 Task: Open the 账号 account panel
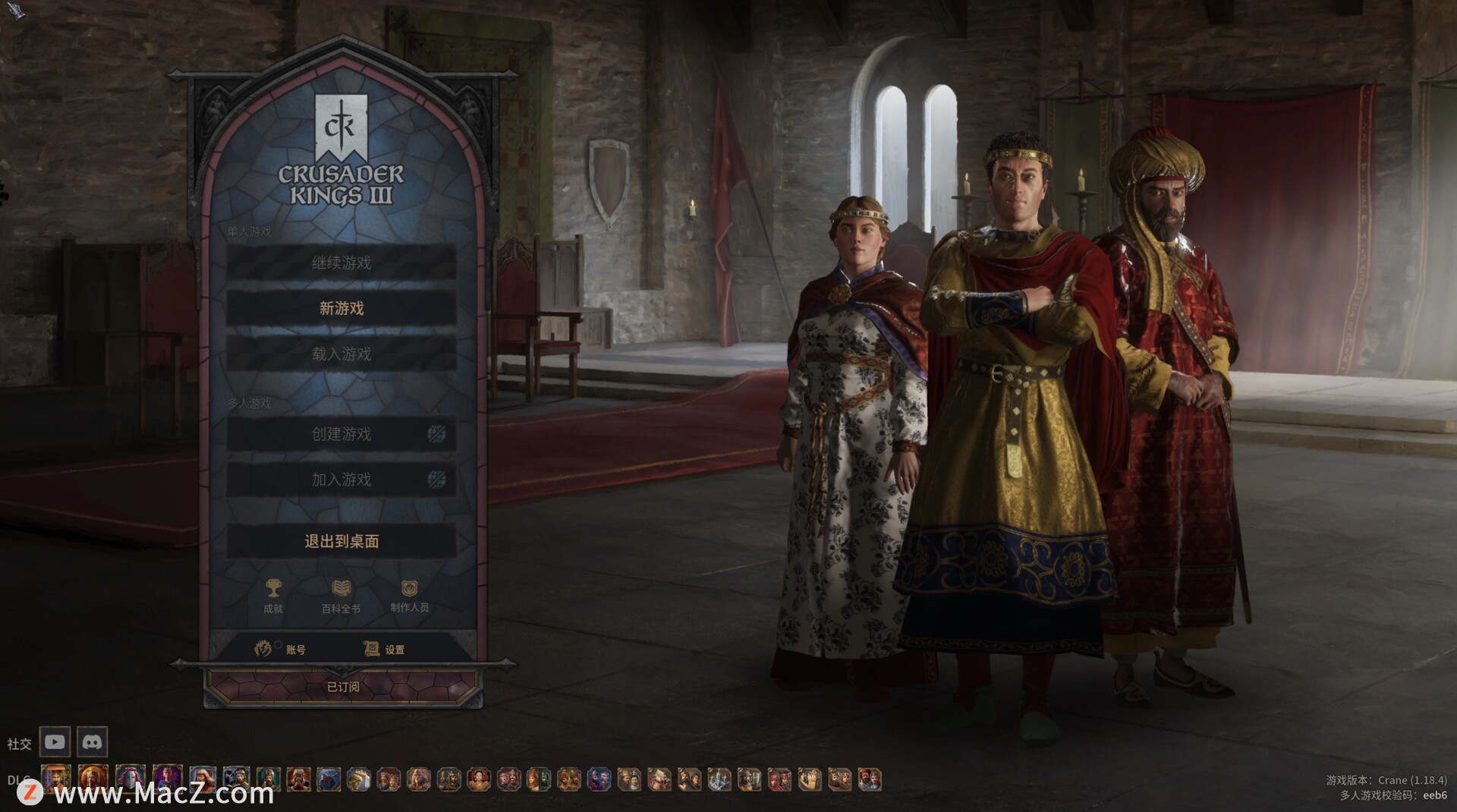(281, 649)
